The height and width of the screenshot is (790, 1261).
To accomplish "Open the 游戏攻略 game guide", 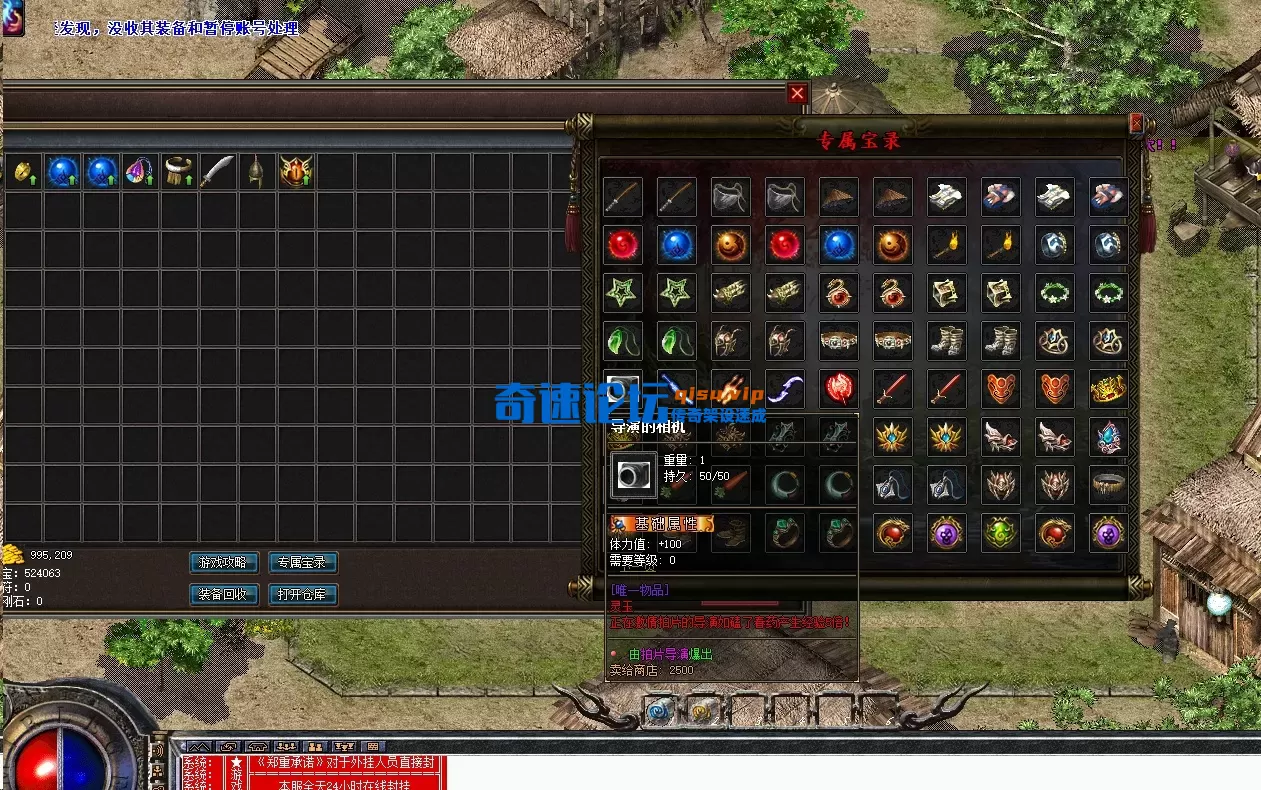I will tap(224, 563).
